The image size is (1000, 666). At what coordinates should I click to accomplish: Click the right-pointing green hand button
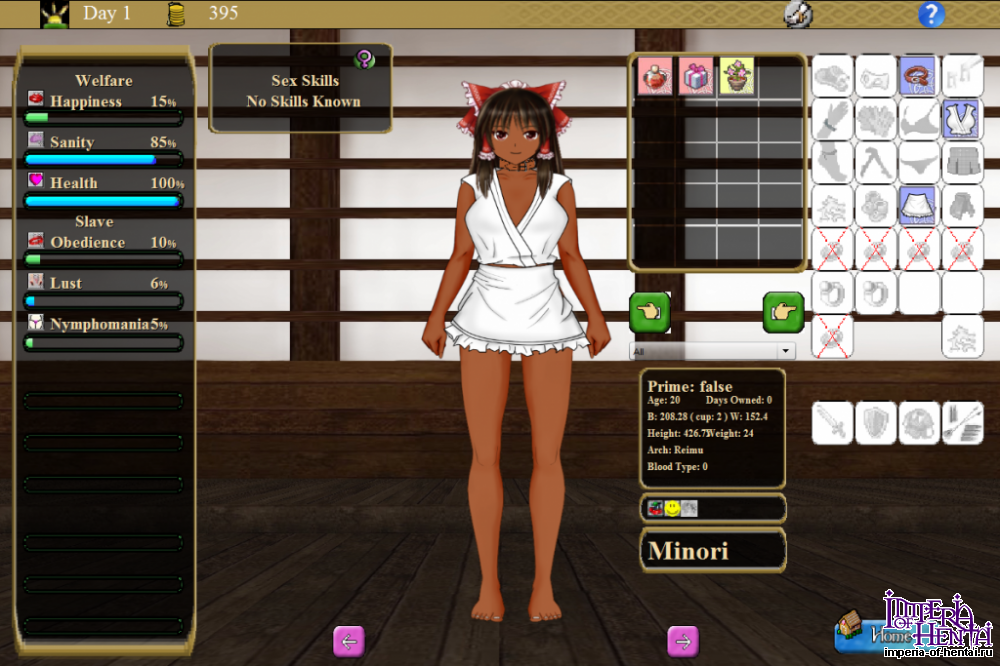click(783, 313)
